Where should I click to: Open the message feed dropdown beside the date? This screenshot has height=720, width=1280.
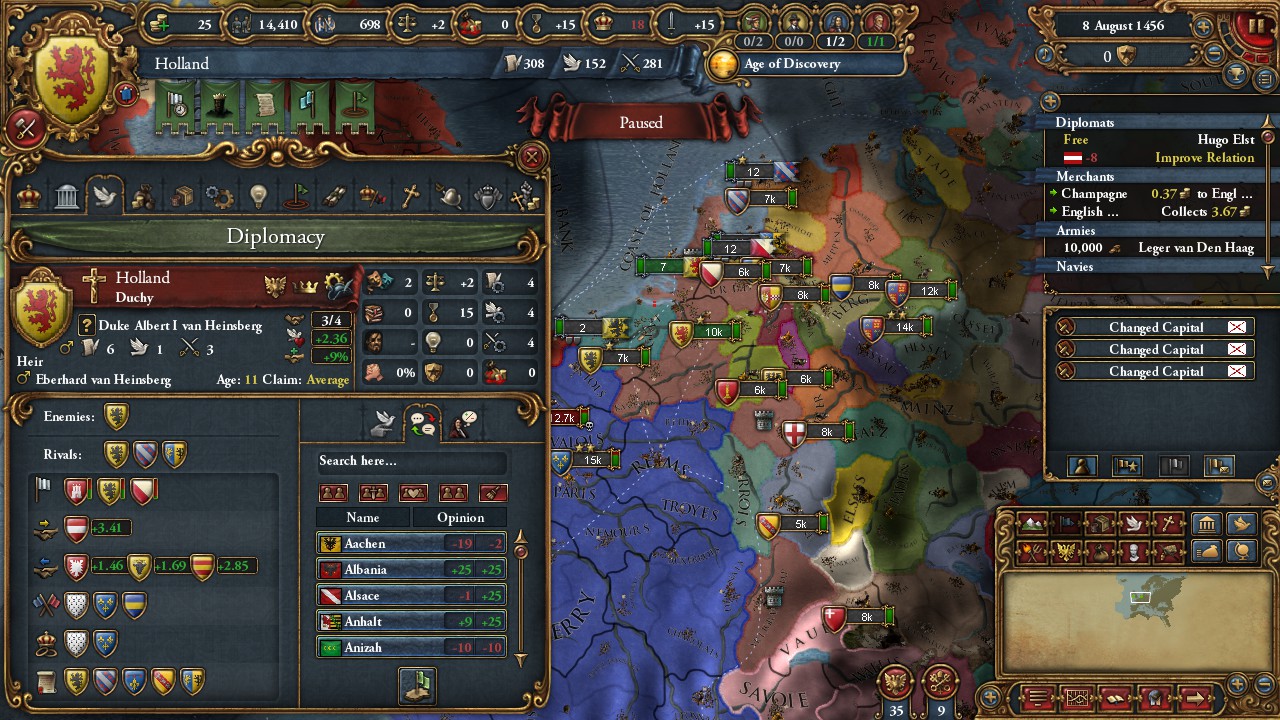pos(1264,77)
